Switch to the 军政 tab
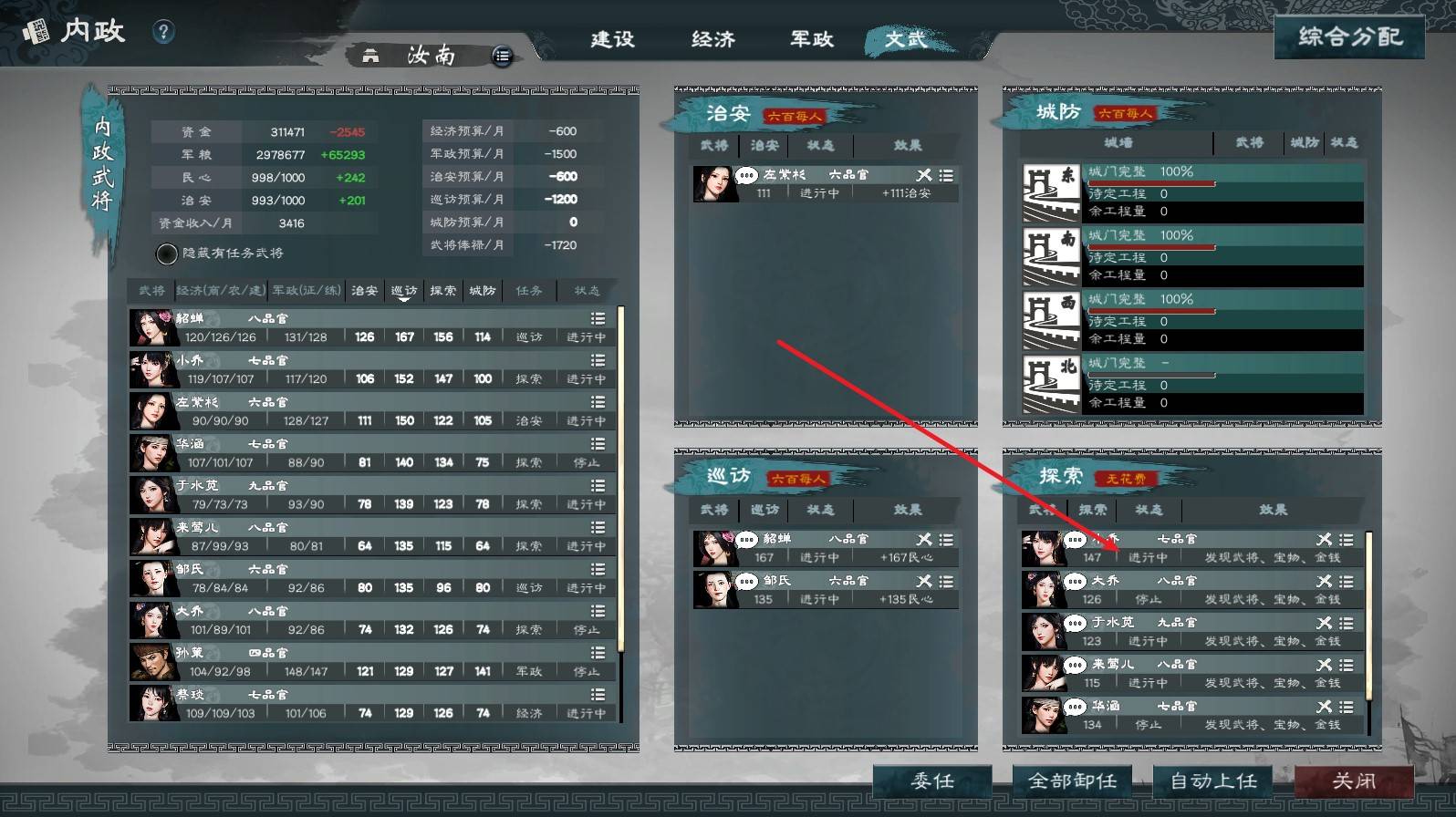The image size is (1456, 817). click(810, 40)
